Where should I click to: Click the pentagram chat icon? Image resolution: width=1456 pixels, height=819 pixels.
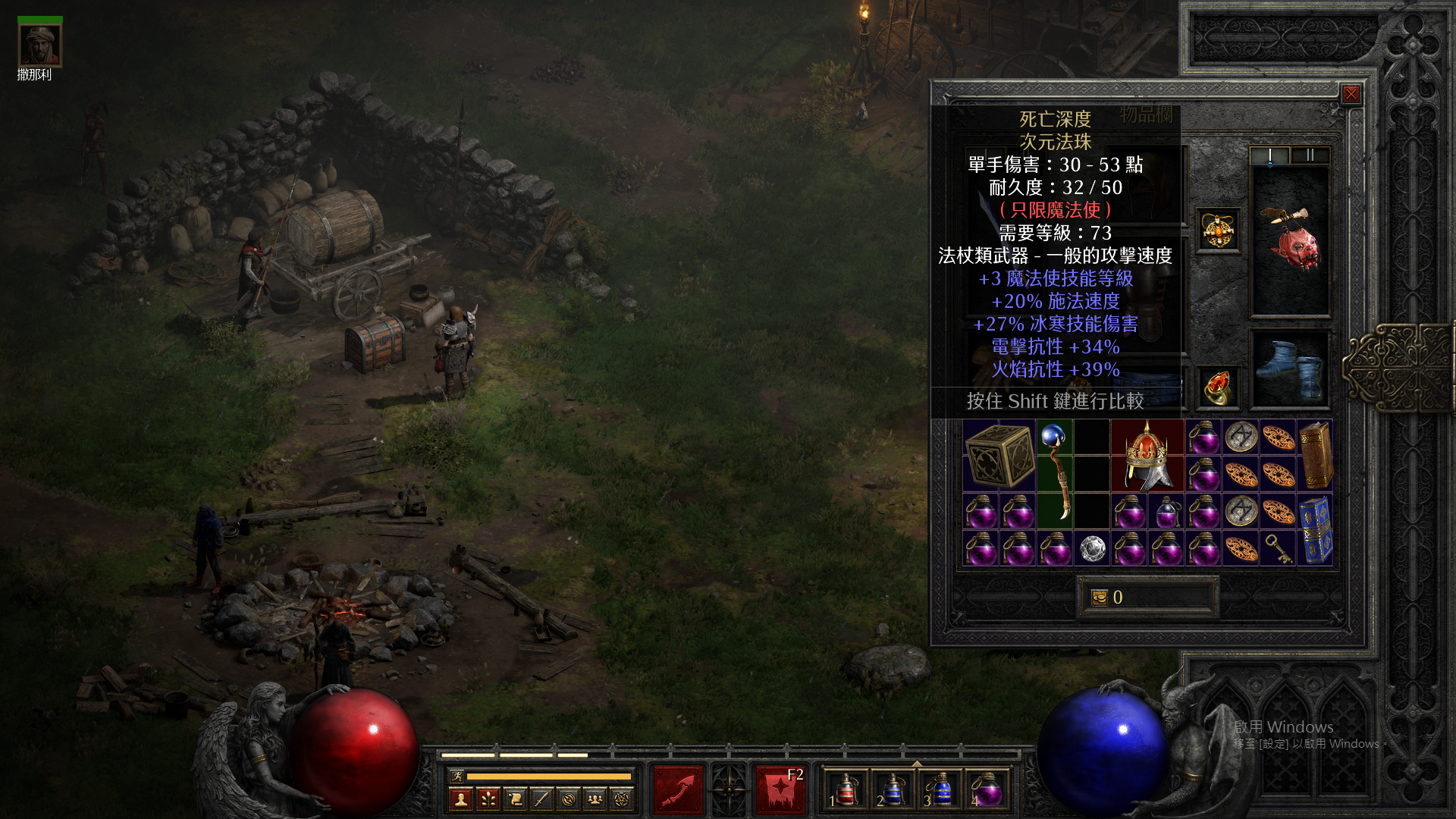click(x=621, y=800)
